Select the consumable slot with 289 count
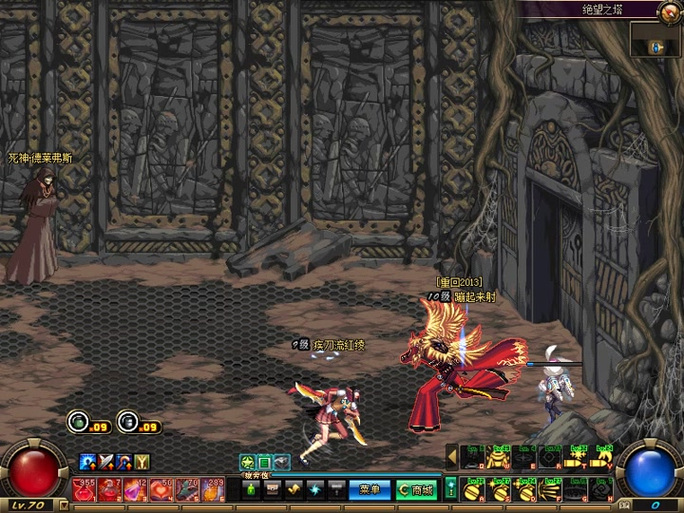 tap(212, 489)
